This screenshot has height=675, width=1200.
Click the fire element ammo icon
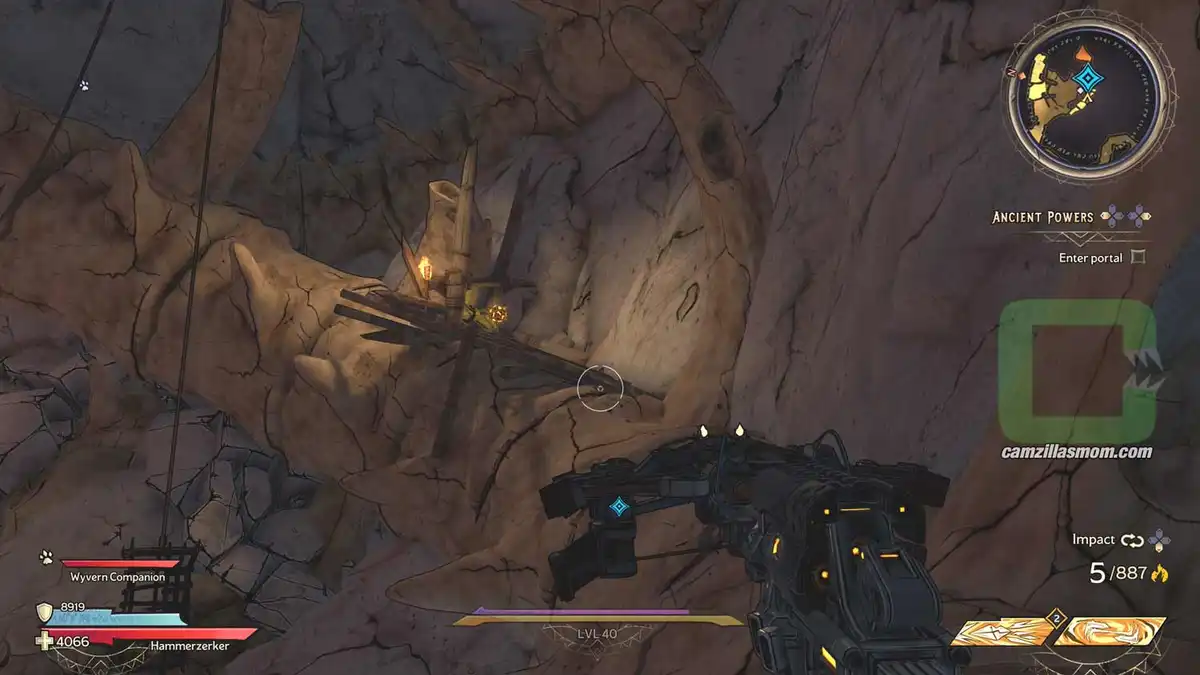pos(1160,573)
